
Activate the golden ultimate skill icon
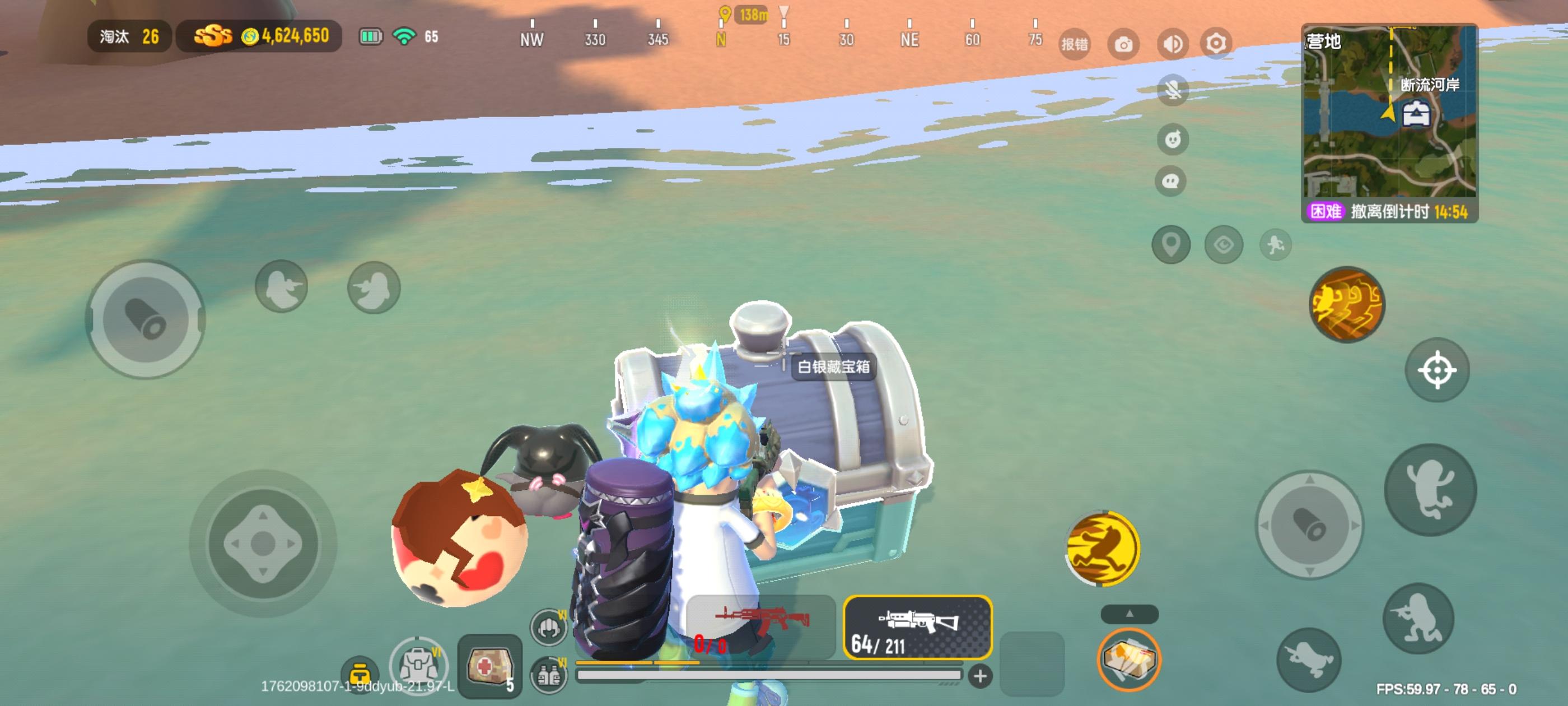click(x=1348, y=305)
